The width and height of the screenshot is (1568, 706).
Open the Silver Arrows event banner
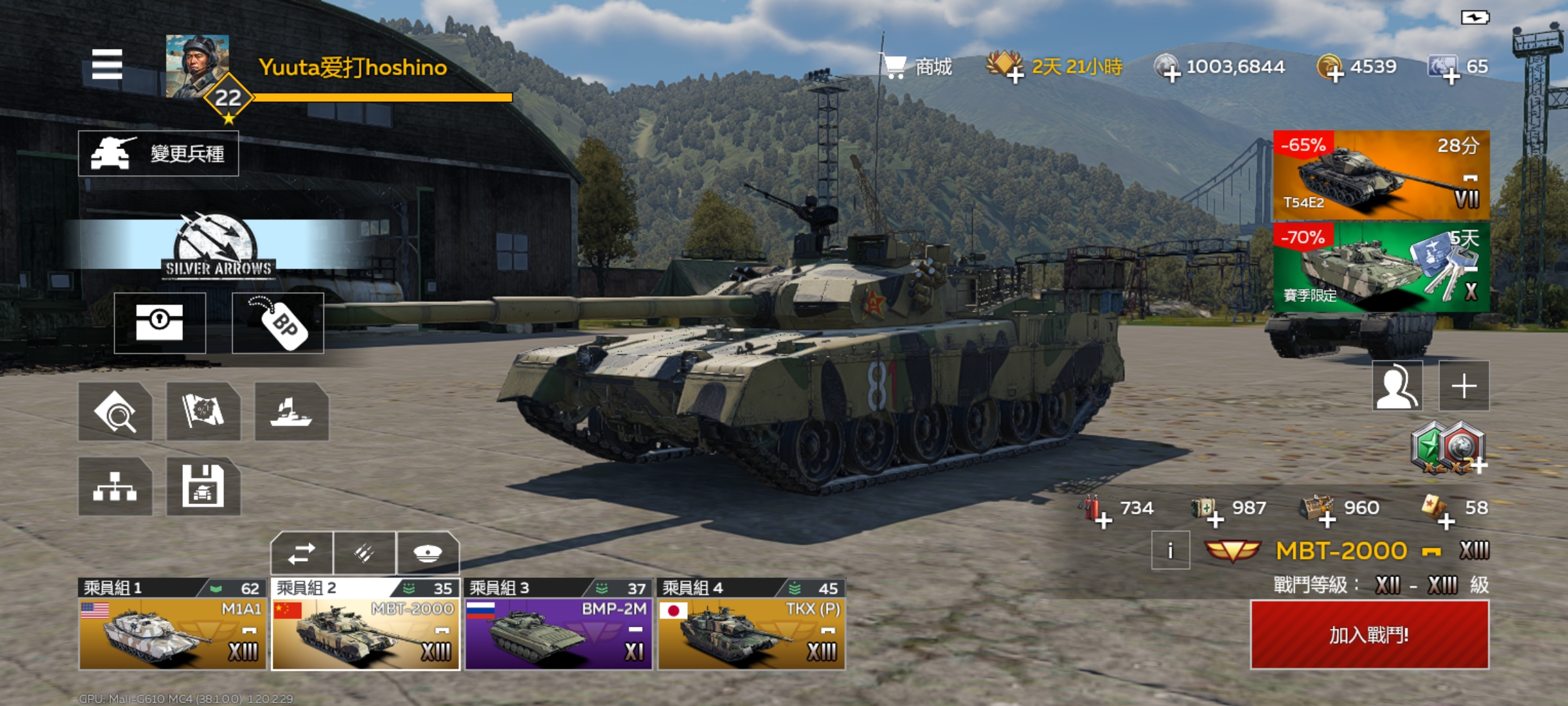(x=218, y=246)
